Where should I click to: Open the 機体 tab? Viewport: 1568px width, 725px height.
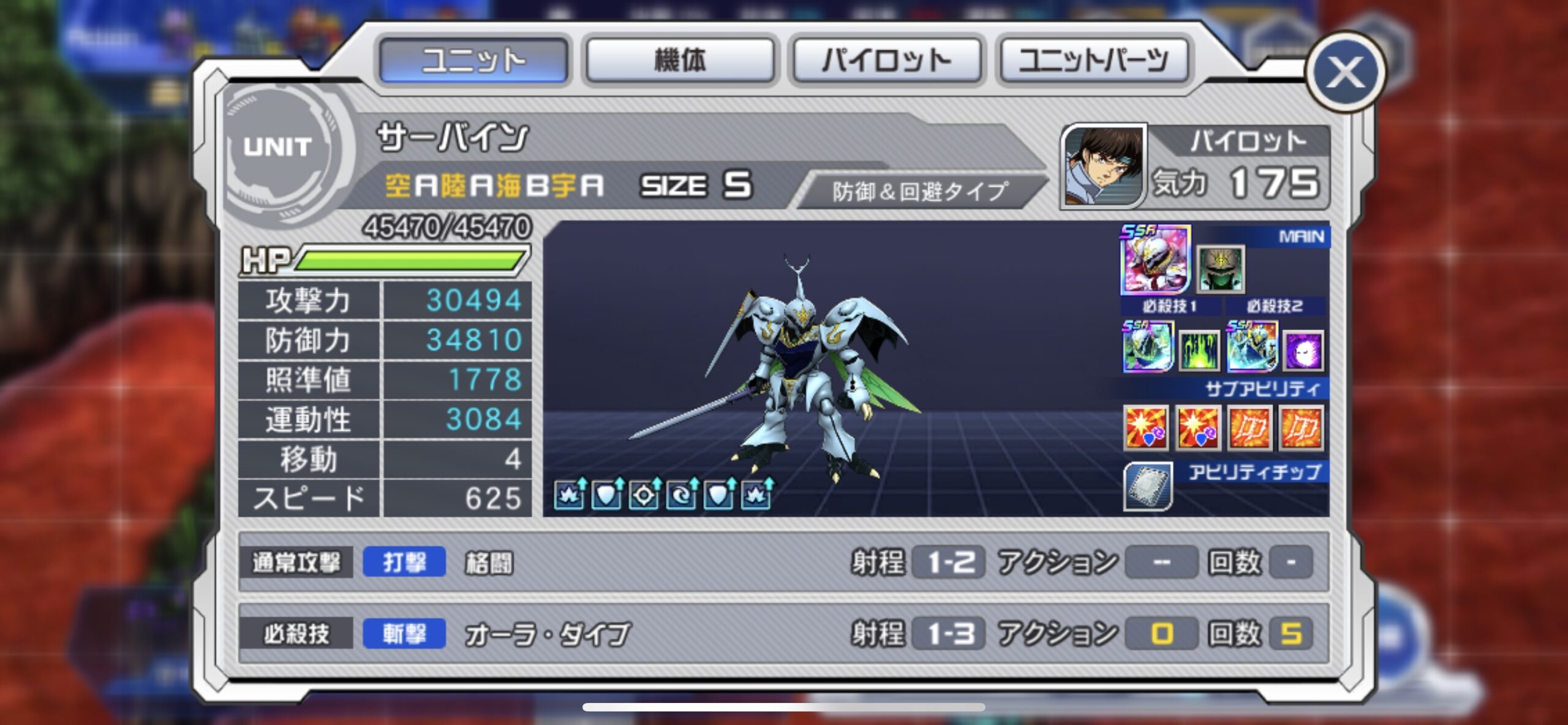[x=680, y=60]
